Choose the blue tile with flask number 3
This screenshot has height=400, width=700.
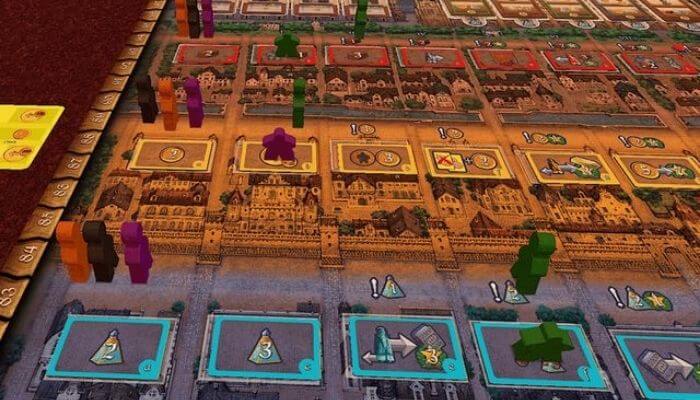pyautogui.click(x=261, y=350)
